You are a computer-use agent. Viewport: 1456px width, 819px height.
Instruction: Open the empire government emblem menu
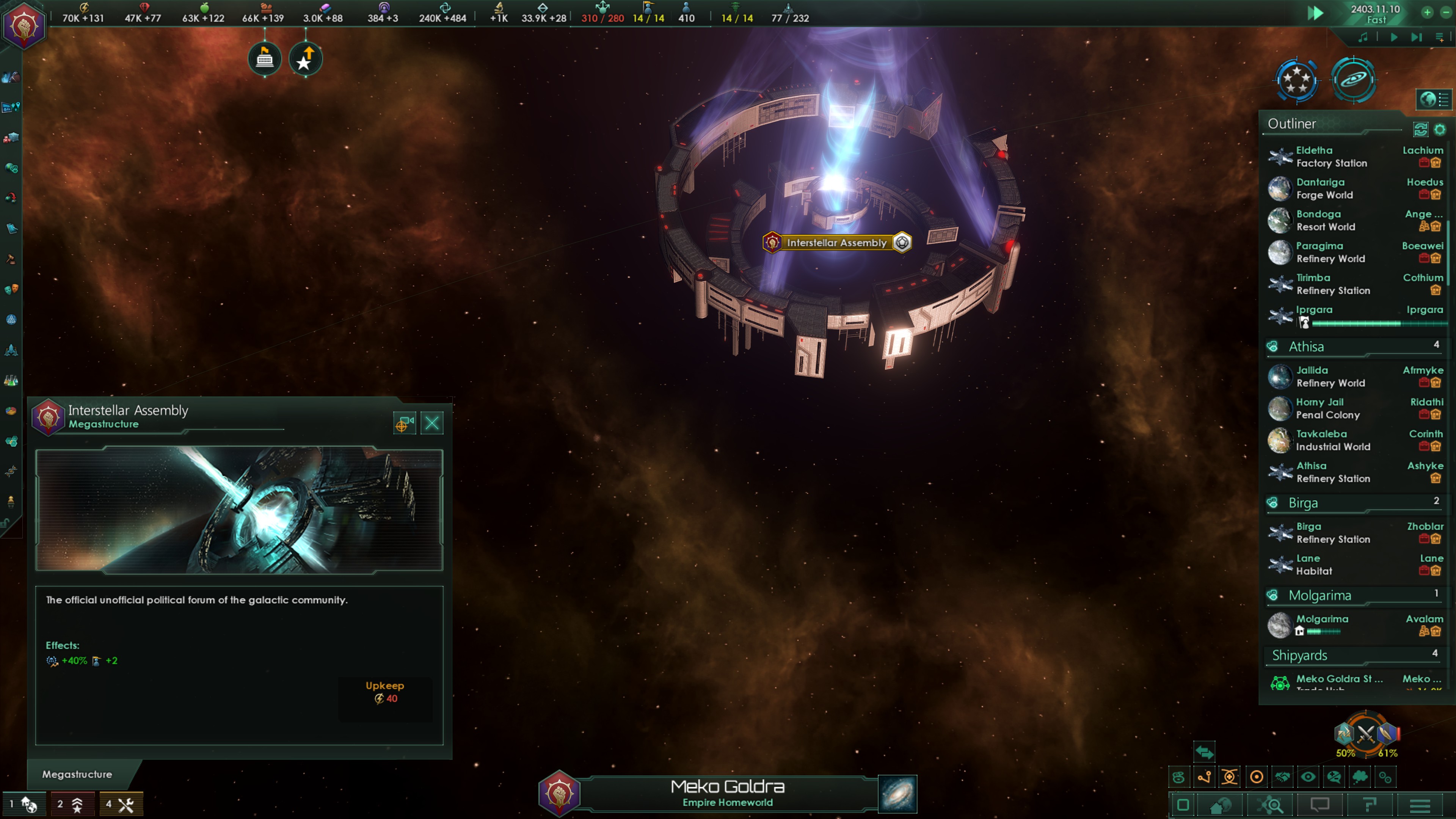click(x=24, y=25)
